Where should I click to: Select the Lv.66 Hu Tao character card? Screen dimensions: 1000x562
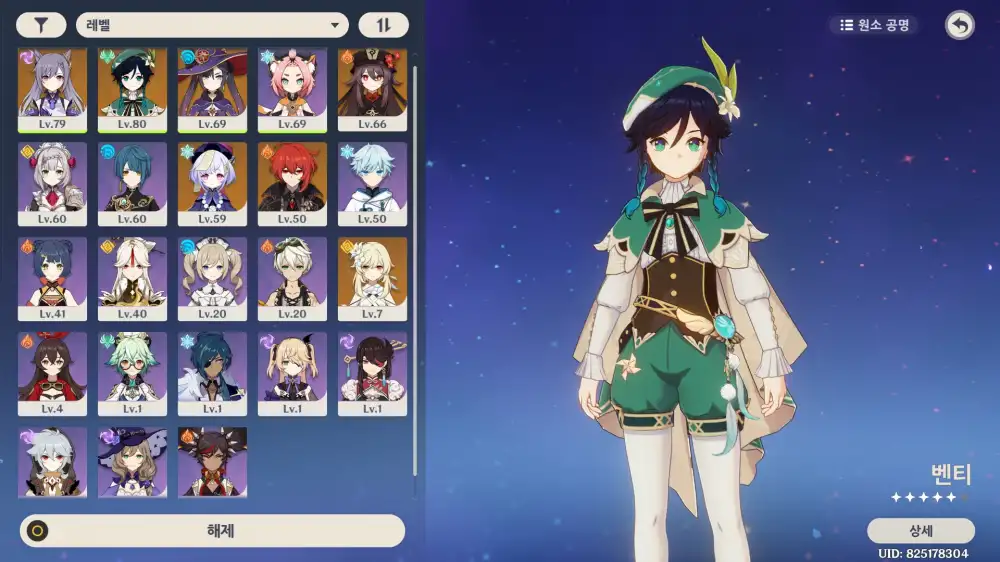click(x=372, y=89)
